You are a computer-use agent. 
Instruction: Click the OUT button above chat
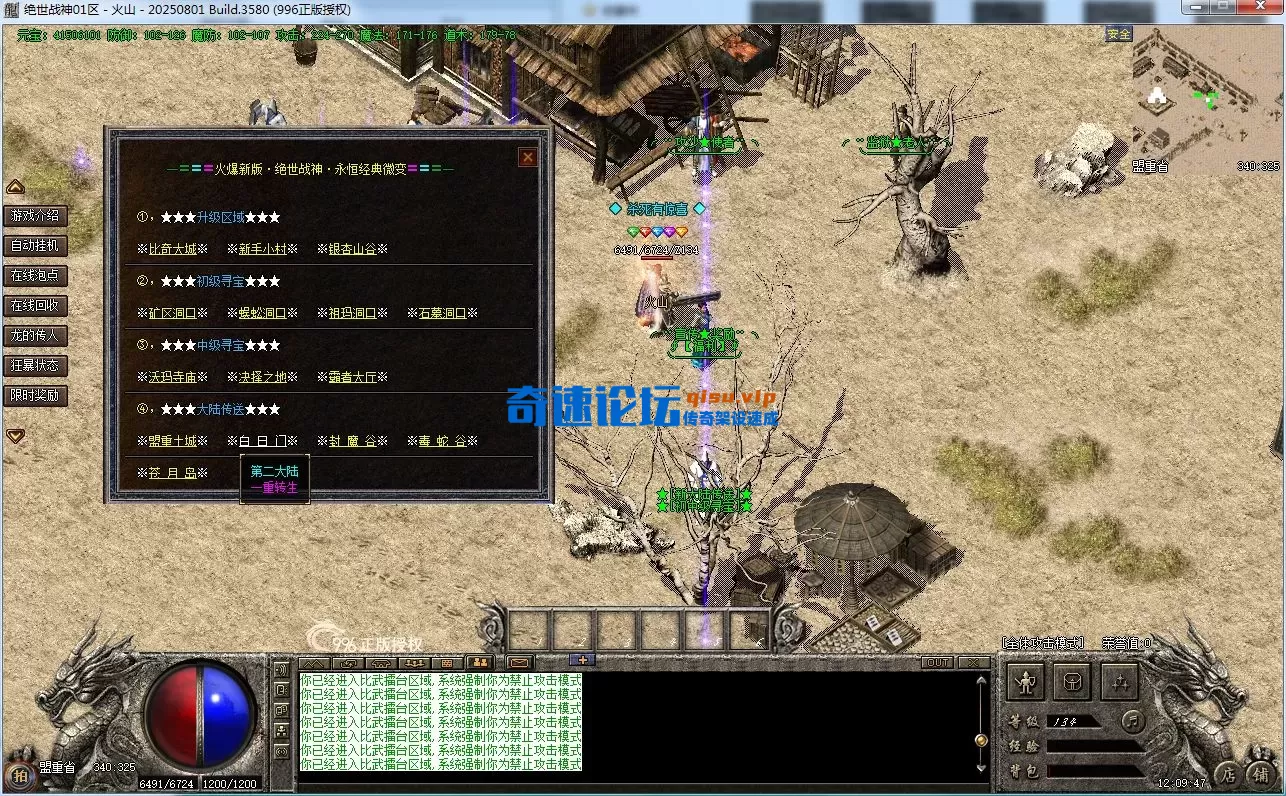[937, 662]
